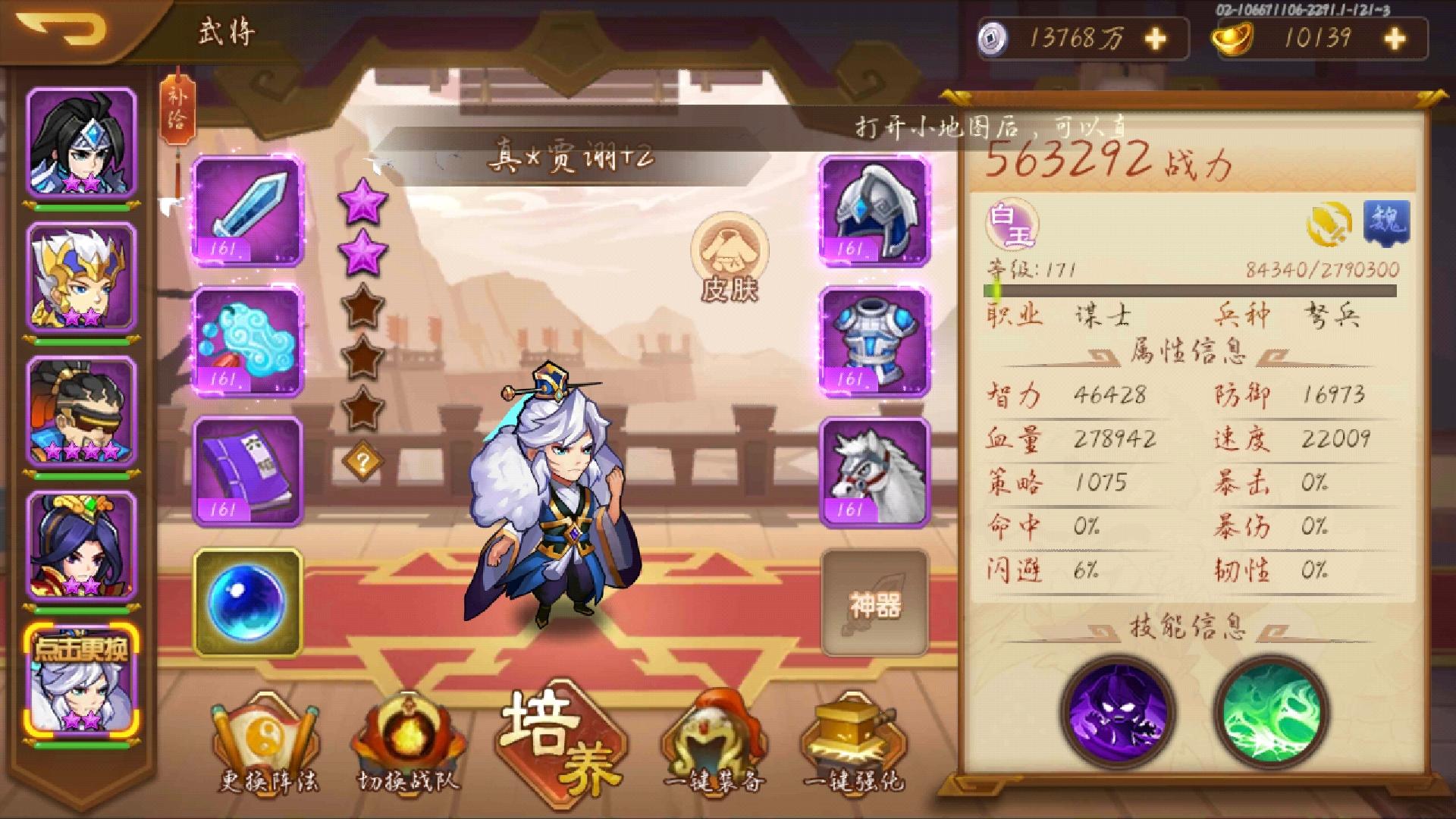This screenshot has width=1456, height=819.
Task: Click the level 171 experience progress bar
Action: (x=1213, y=289)
